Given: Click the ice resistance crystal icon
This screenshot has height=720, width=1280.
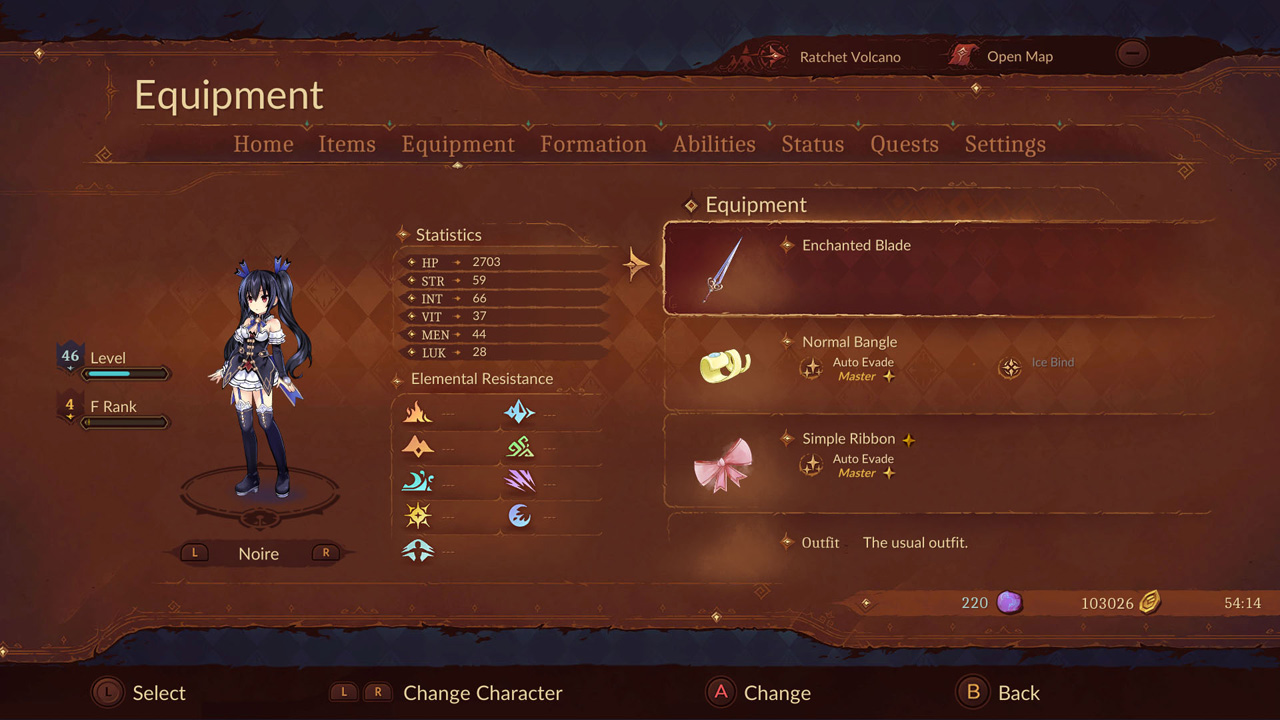Looking at the screenshot, I should (520, 412).
